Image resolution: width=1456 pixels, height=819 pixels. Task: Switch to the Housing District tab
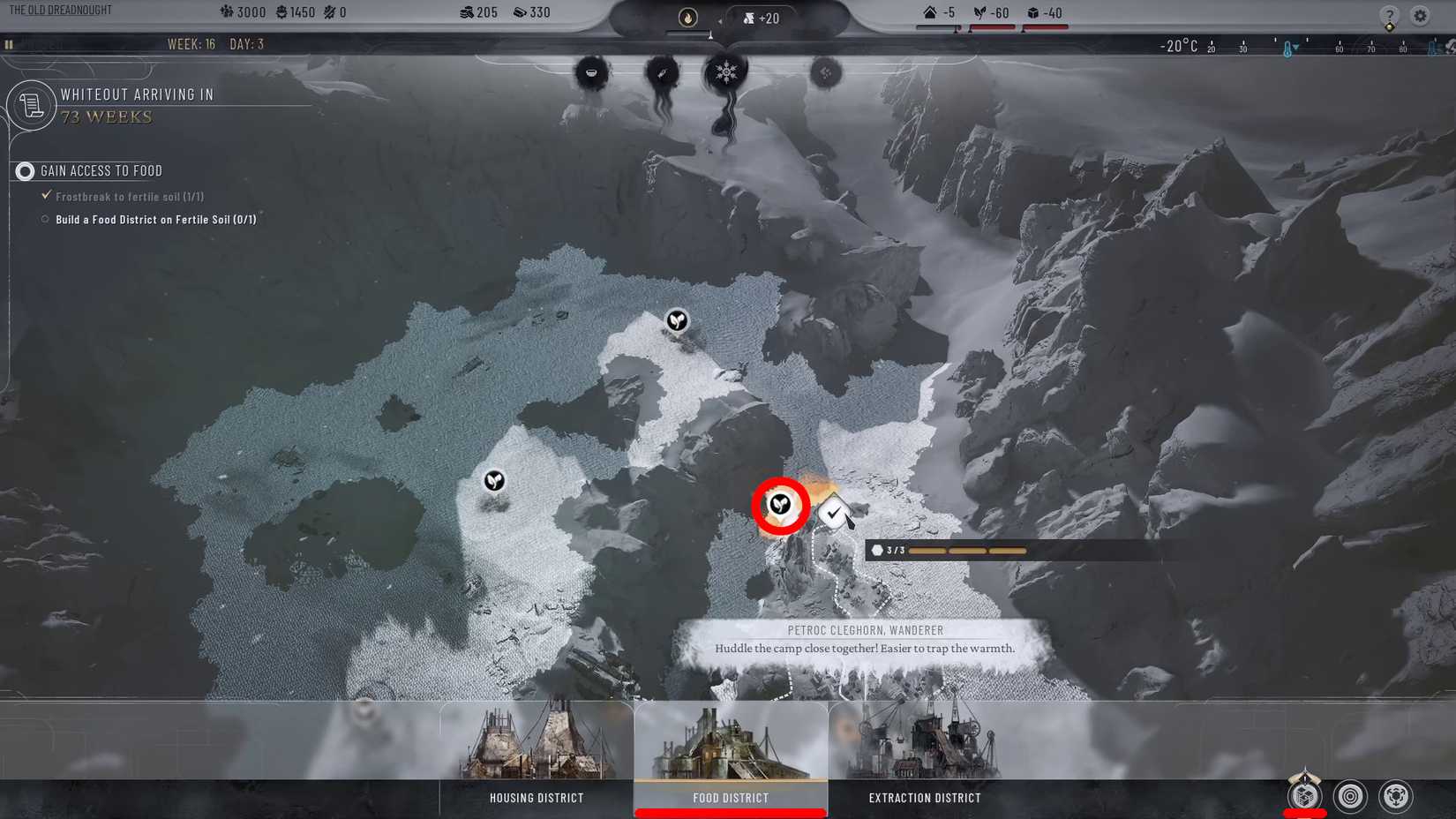tap(536, 797)
